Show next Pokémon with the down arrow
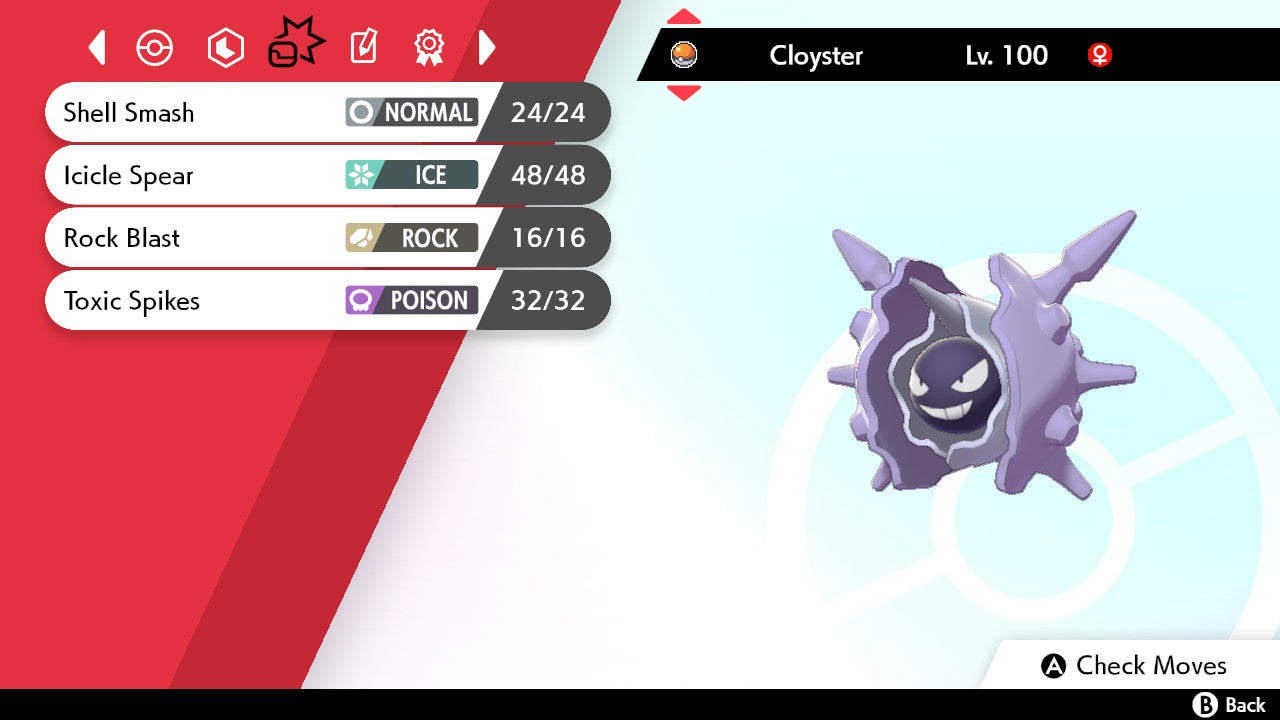The height and width of the screenshot is (720, 1280). click(684, 93)
